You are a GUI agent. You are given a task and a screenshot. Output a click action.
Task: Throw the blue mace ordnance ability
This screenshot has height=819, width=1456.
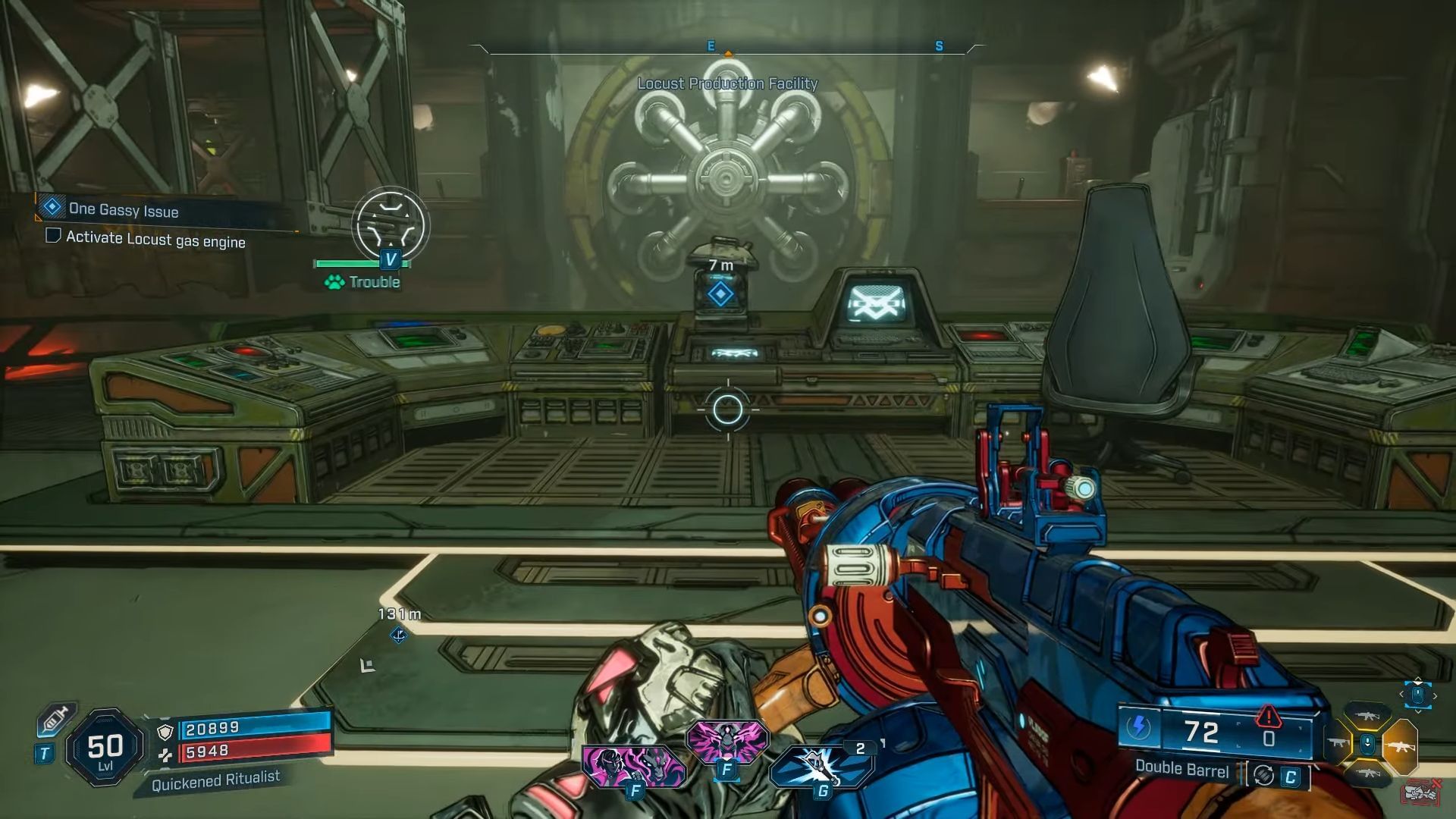tap(821, 766)
